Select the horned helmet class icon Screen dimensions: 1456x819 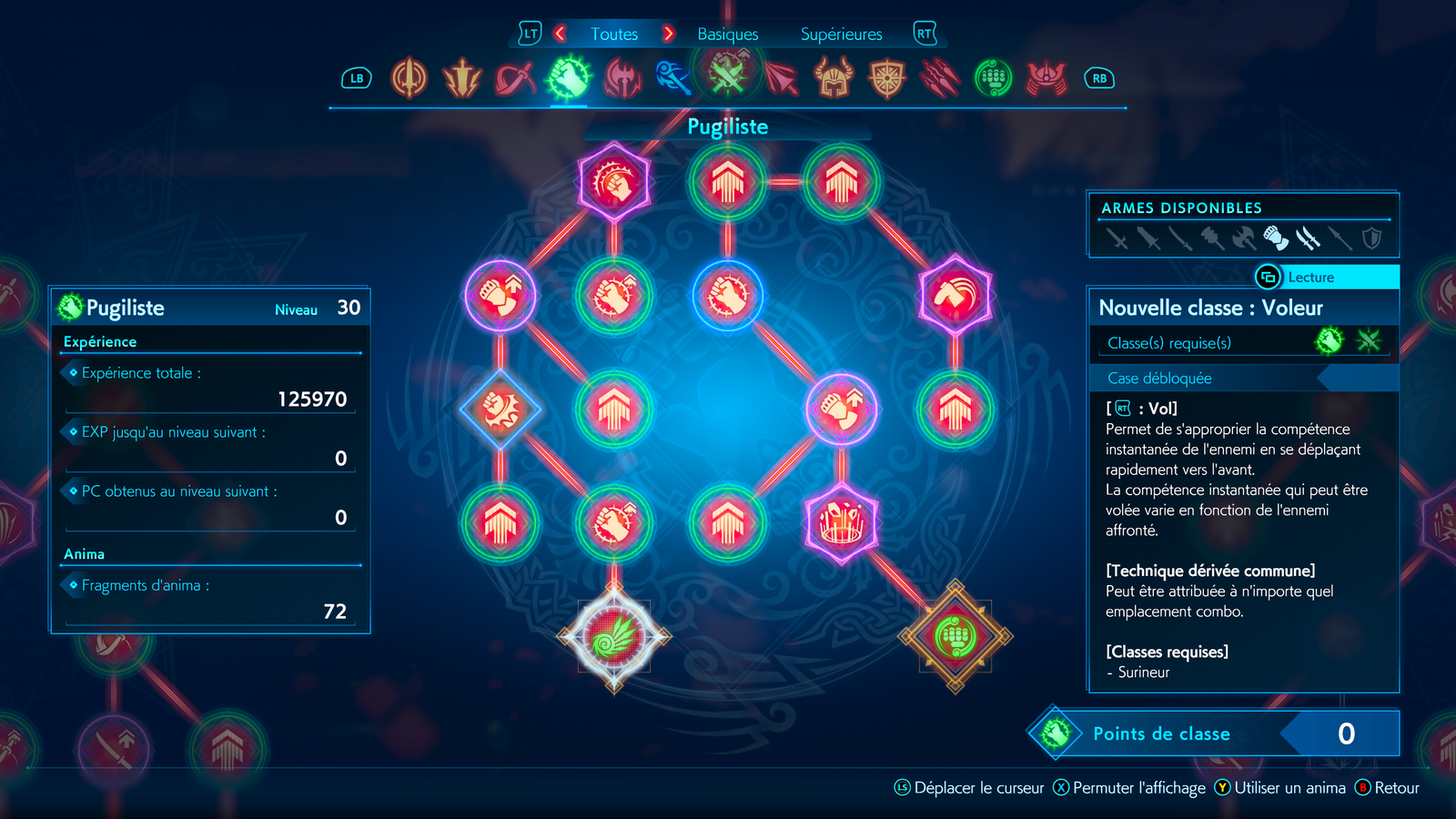[834, 78]
